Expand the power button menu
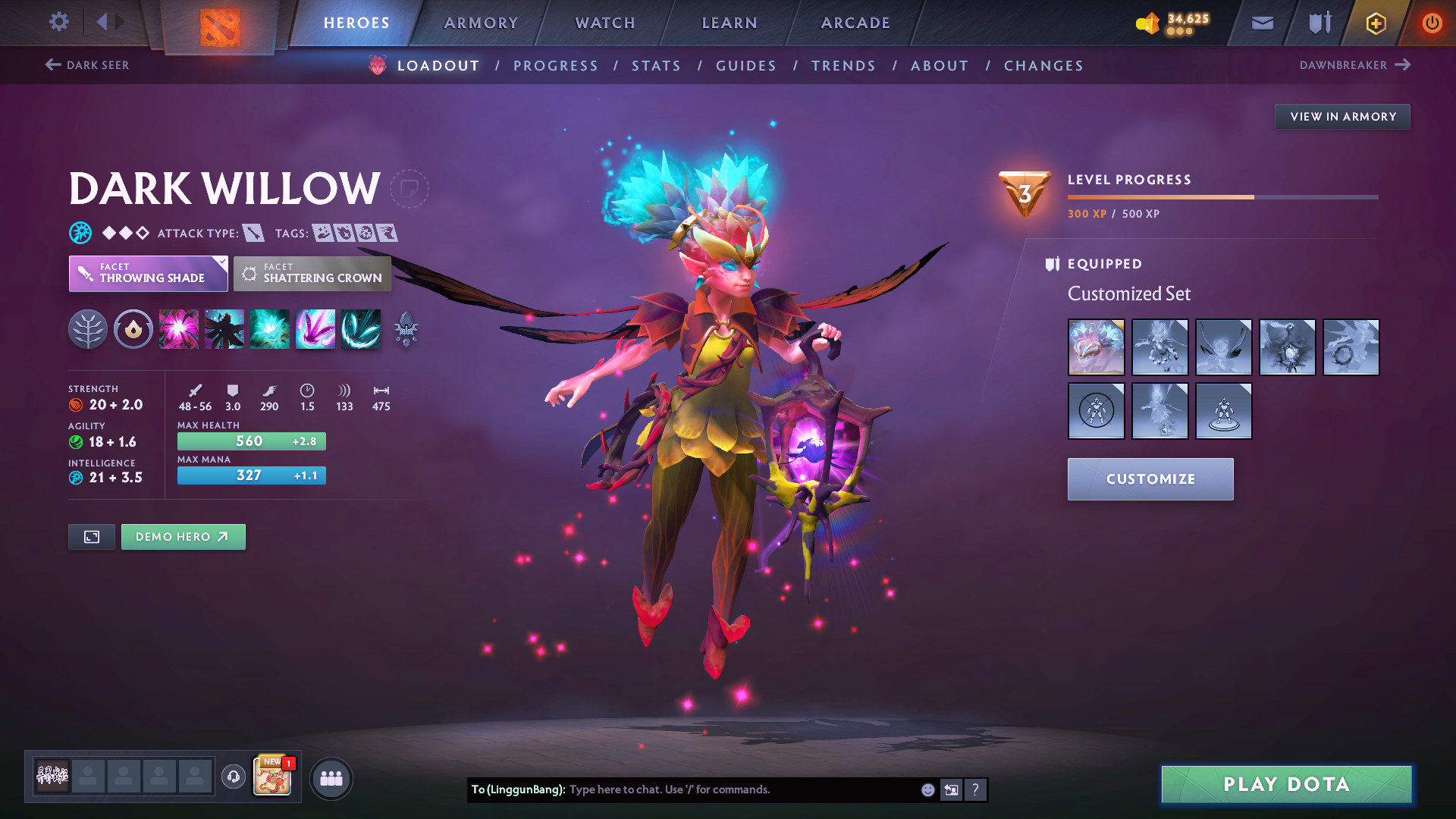Viewport: 1456px width, 819px height. pos(1432,23)
